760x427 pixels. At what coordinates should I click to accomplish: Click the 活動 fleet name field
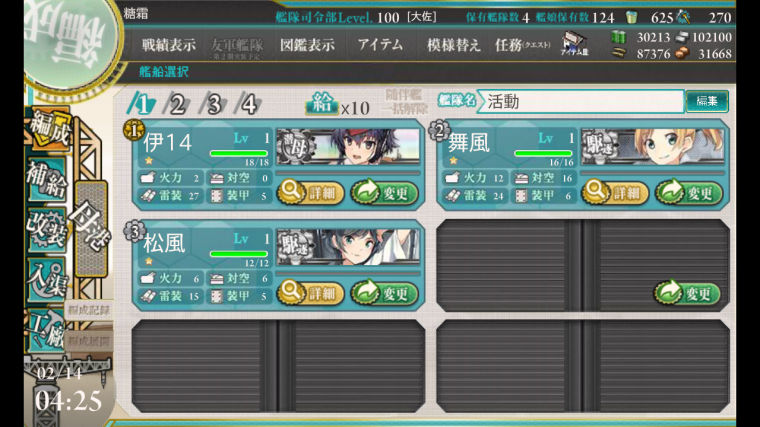coord(580,101)
